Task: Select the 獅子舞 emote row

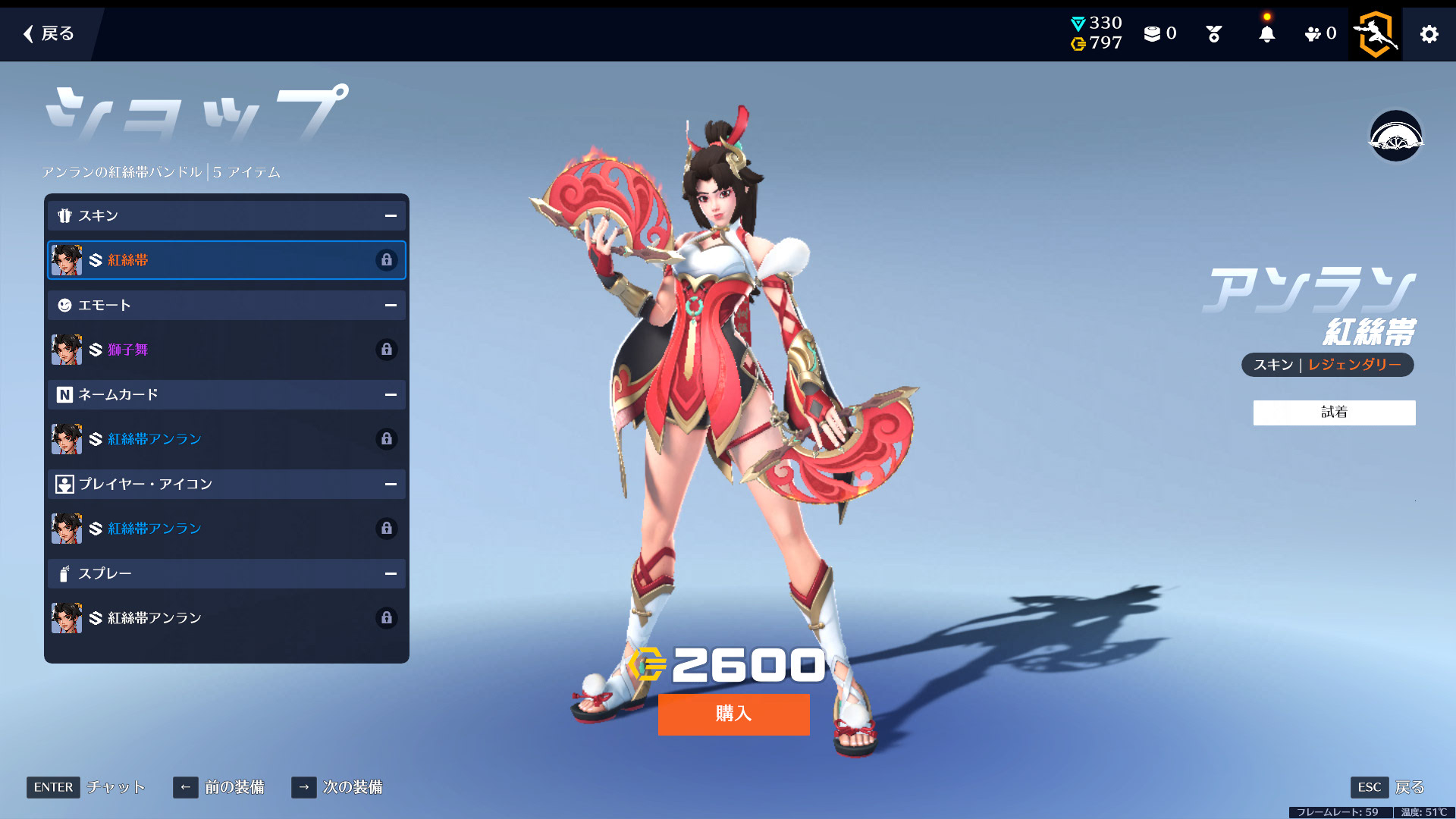Action: click(x=226, y=350)
